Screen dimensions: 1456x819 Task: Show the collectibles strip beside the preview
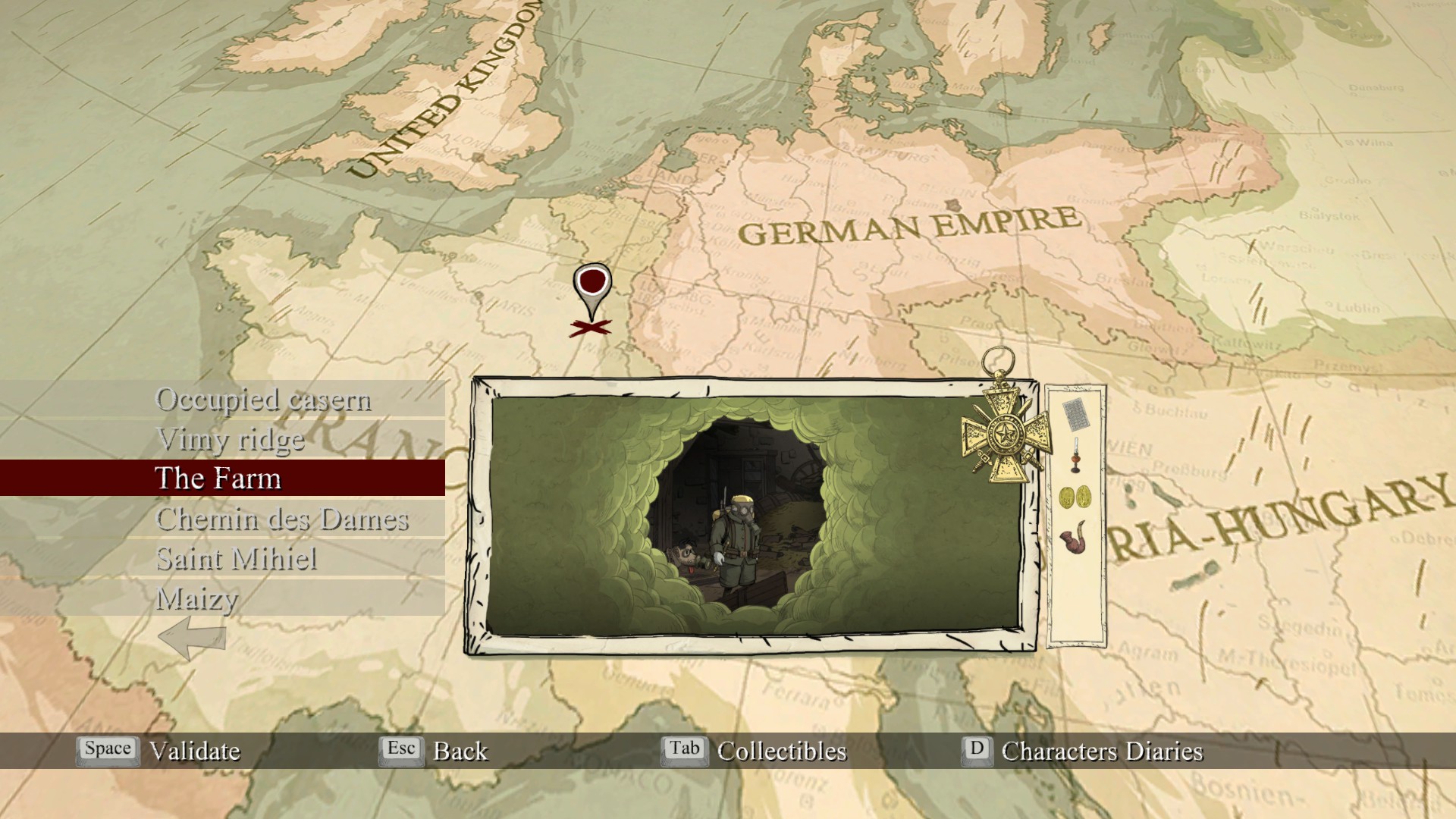click(1075, 516)
